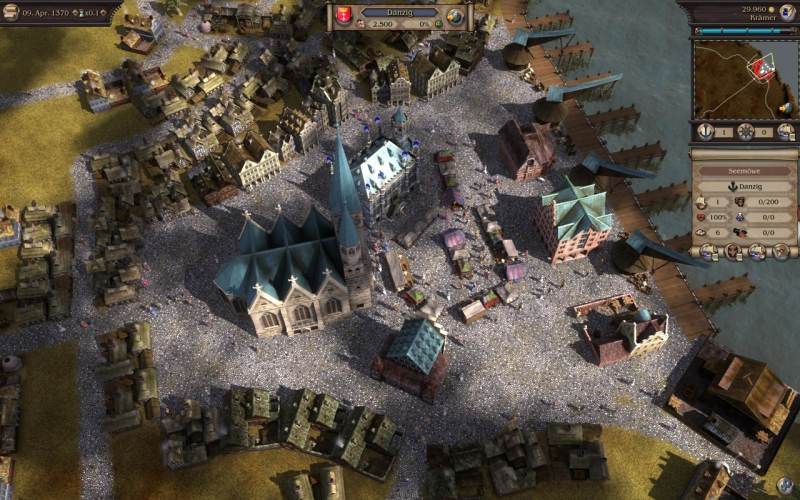Image resolution: width=800 pixels, height=500 pixels.
Task: Click the ship's wheel convoy button
Action: (745, 131)
